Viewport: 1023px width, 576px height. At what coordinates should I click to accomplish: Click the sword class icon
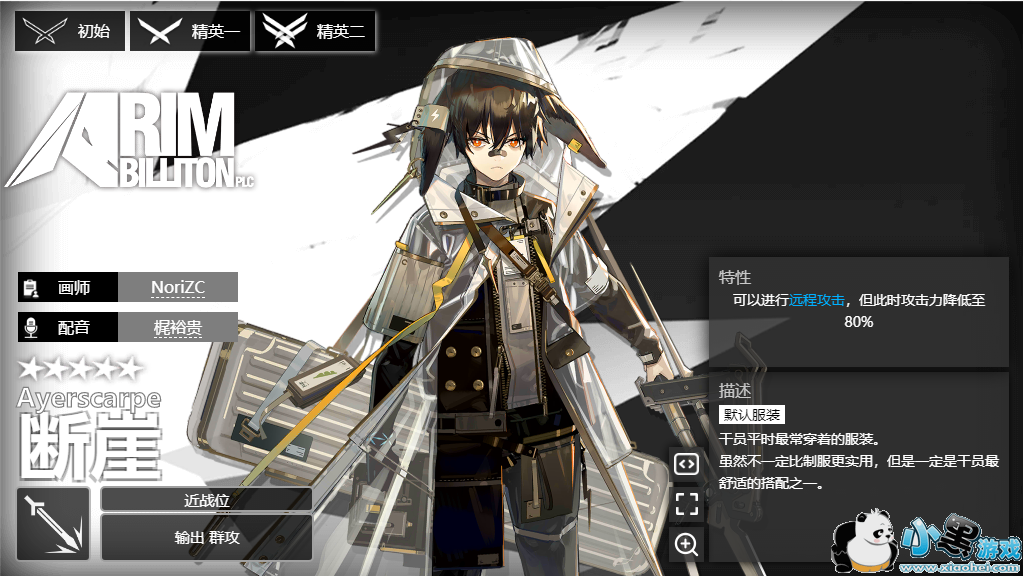(53, 524)
